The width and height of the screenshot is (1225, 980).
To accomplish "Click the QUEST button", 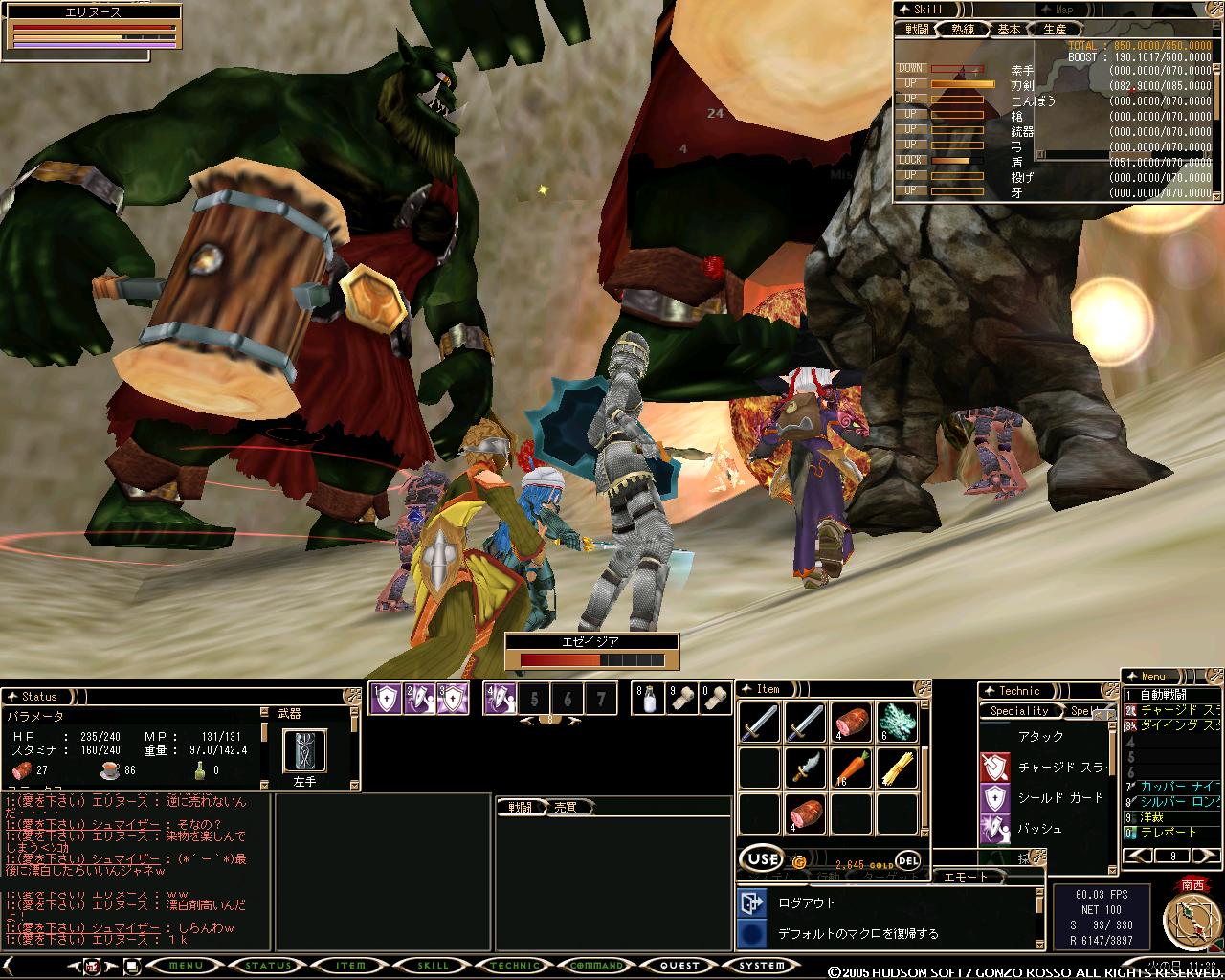I will point(679,966).
